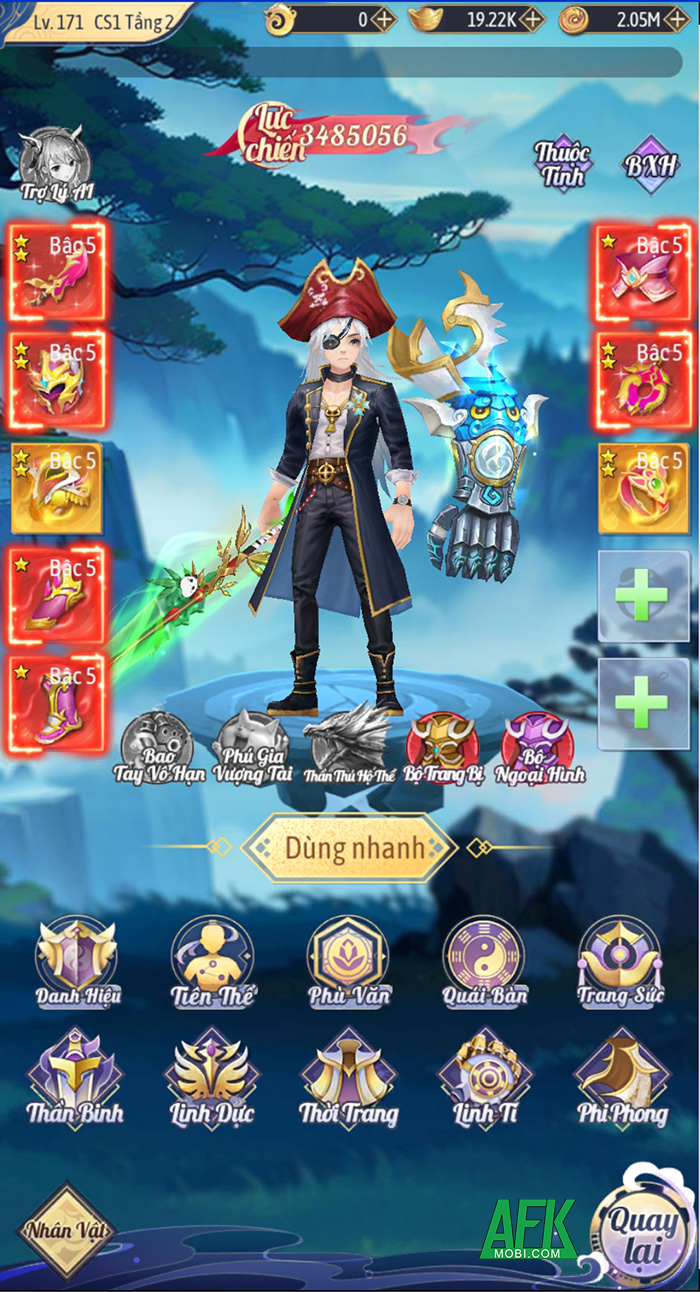Select the Thần Thú Hộ Thể dragon icon
This screenshot has height=1292, width=700.
346,744
